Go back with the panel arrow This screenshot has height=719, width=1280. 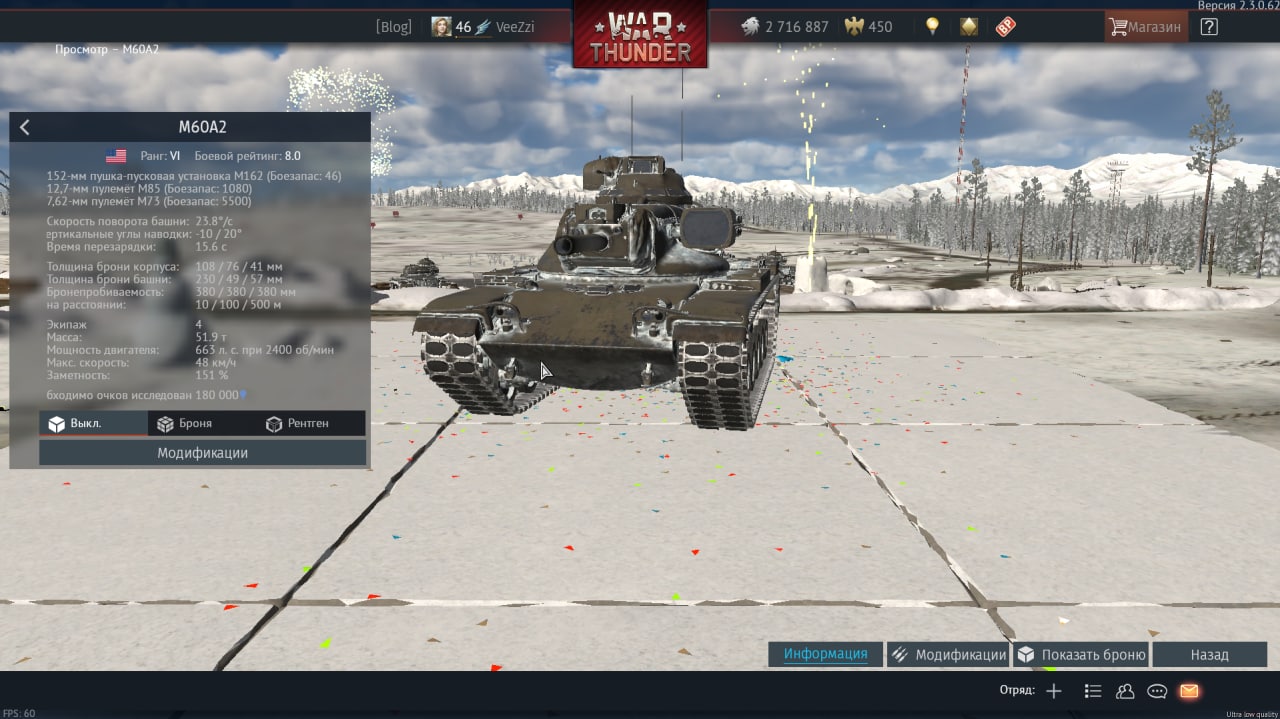click(25, 127)
